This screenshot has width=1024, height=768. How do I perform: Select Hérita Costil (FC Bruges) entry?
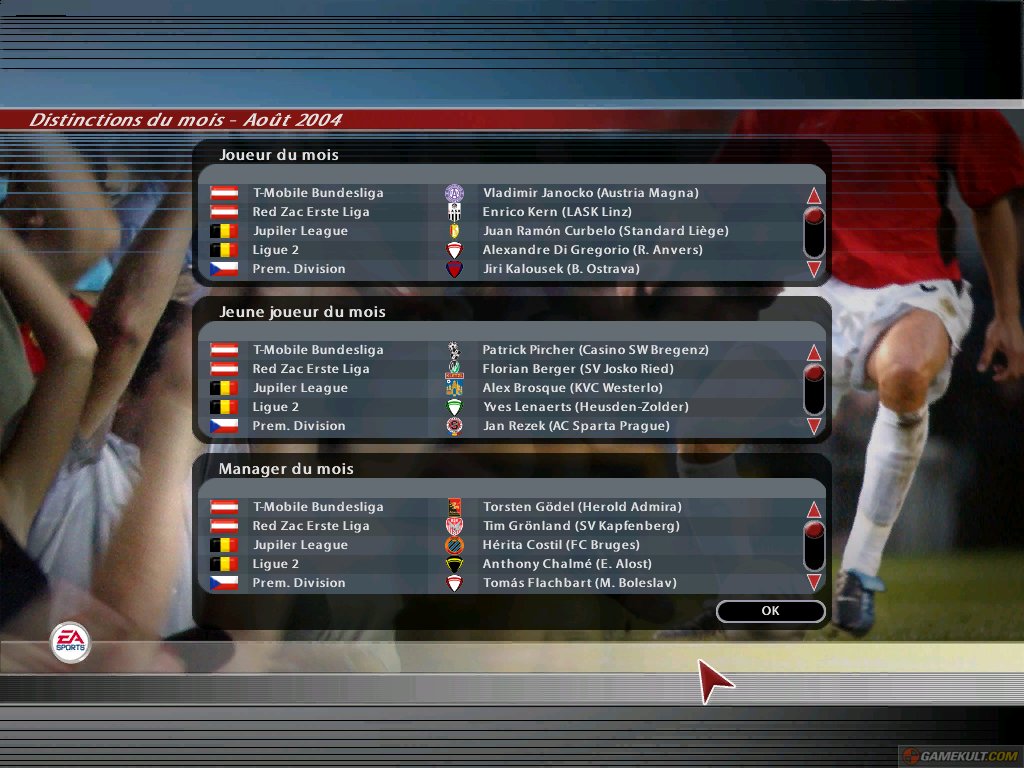(561, 545)
